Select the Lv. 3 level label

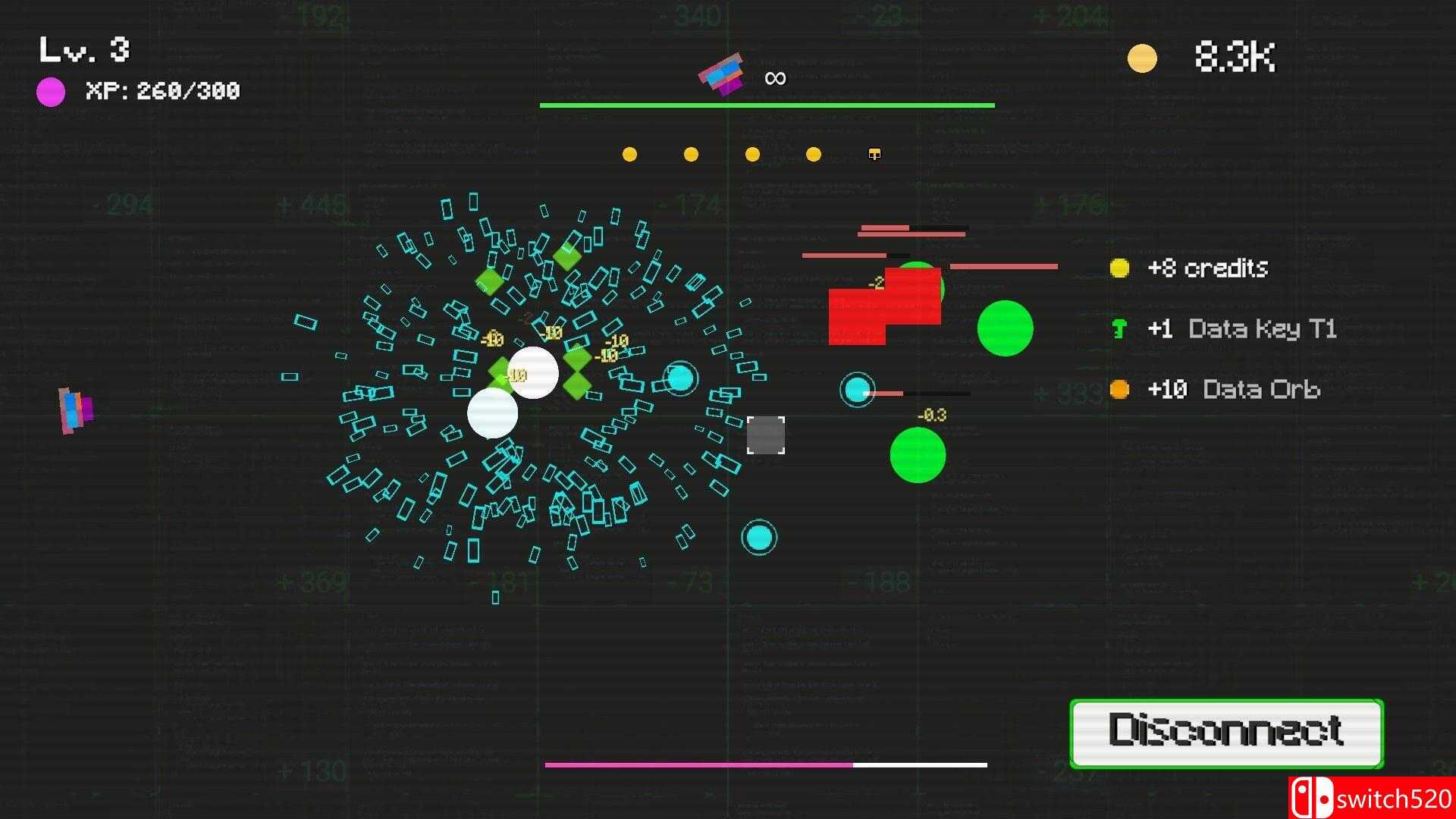pos(83,49)
